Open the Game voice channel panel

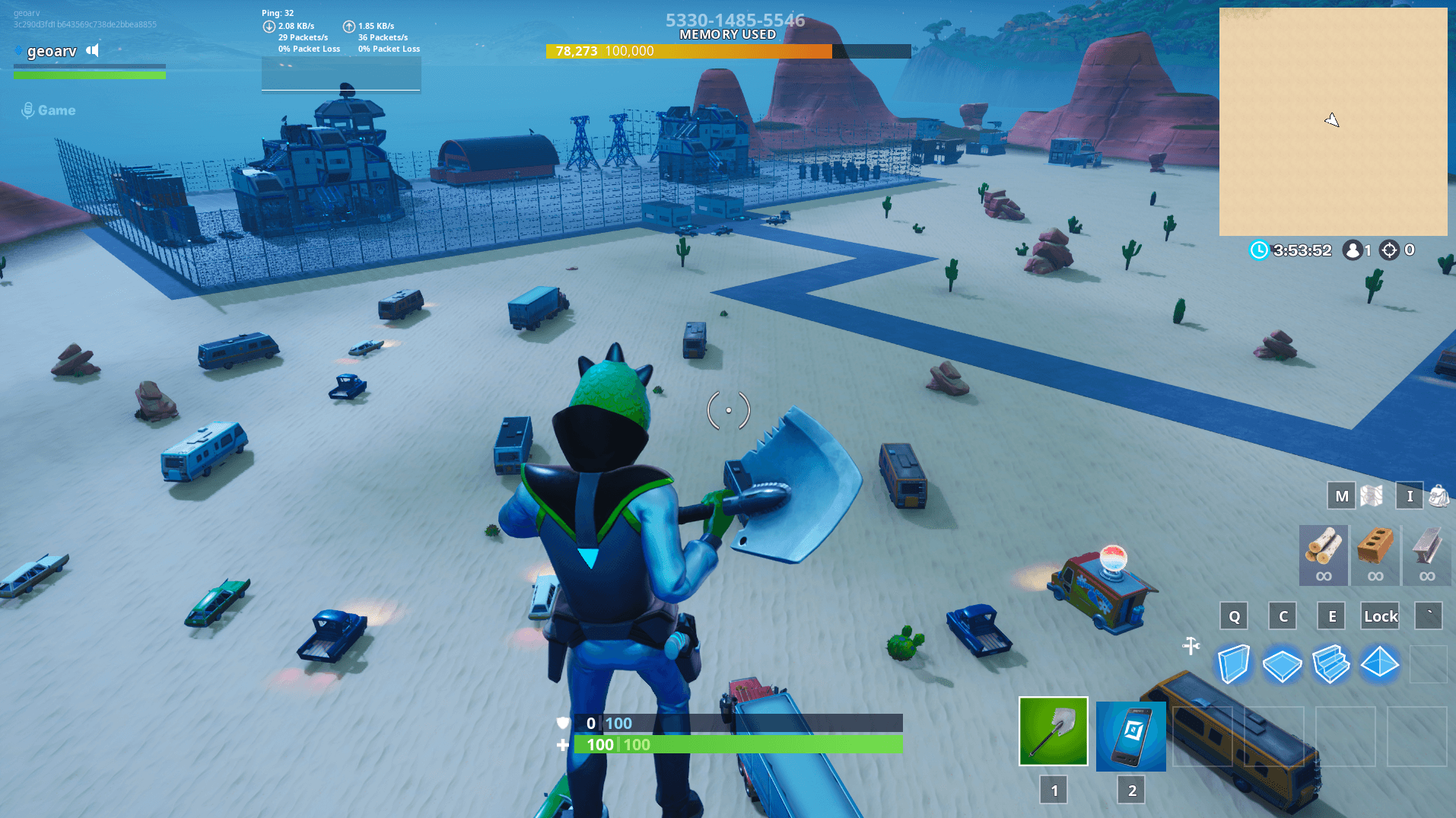[x=47, y=110]
